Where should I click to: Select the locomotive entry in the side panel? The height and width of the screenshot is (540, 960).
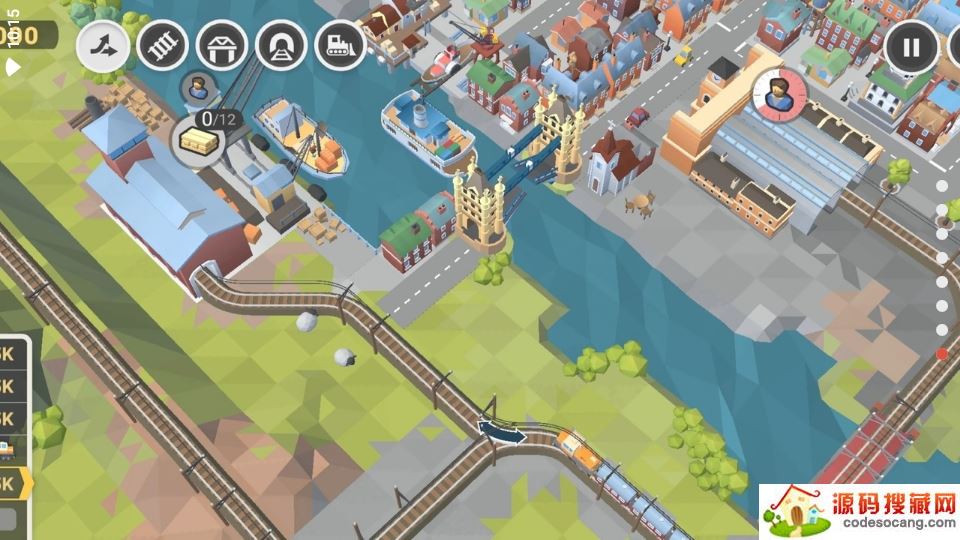[x=8, y=450]
